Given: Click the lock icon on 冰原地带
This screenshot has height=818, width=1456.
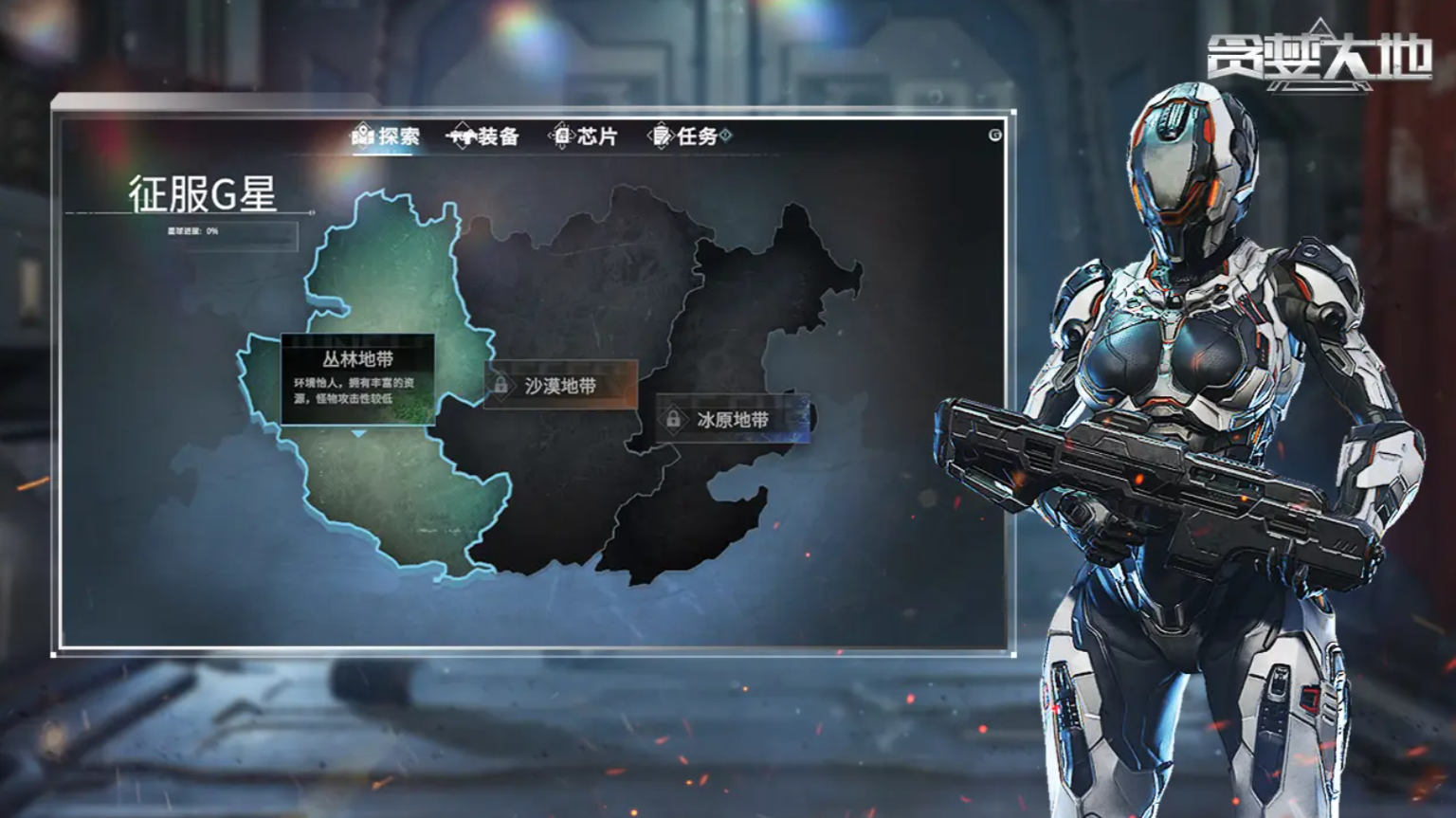Looking at the screenshot, I should [x=674, y=418].
